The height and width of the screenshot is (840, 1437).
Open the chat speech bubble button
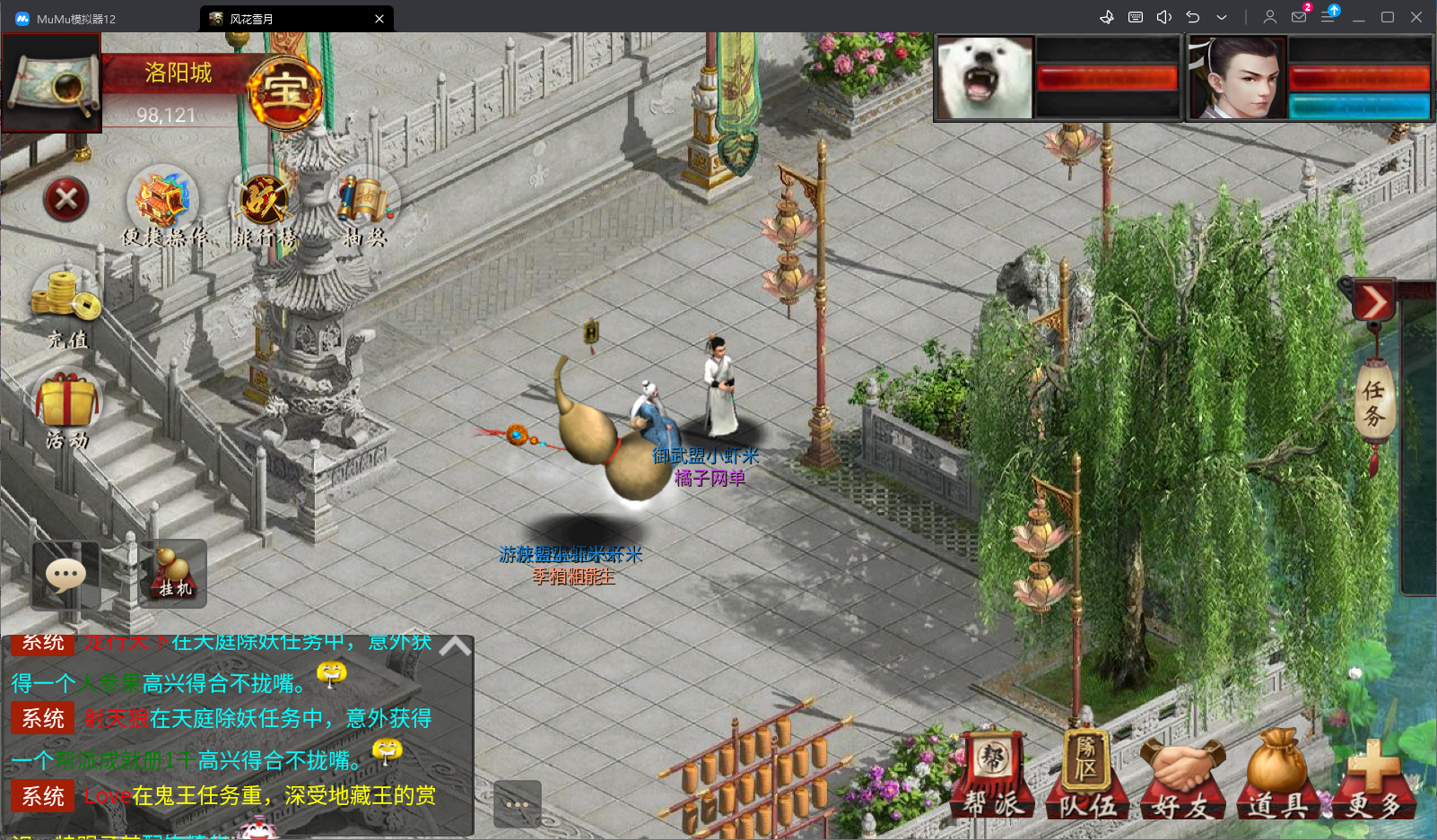[65, 576]
